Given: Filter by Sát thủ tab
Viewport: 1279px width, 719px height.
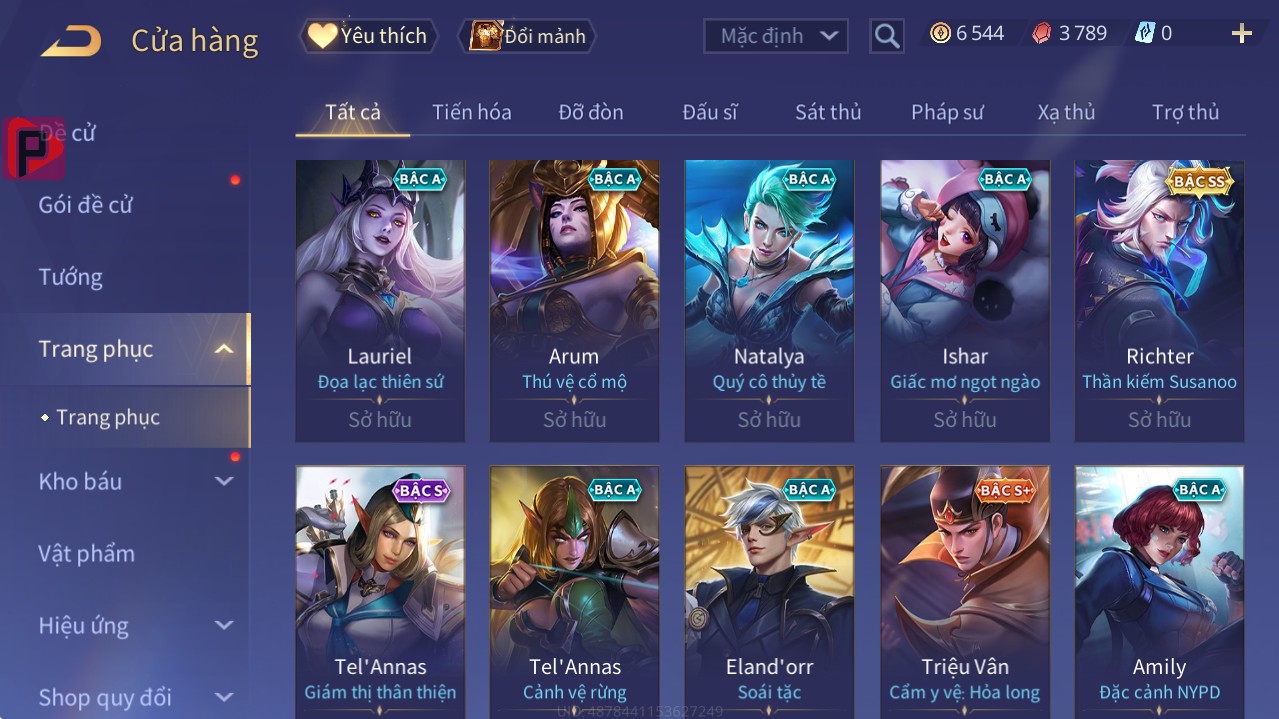Looking at the screenshot, I should coord(828,112).
